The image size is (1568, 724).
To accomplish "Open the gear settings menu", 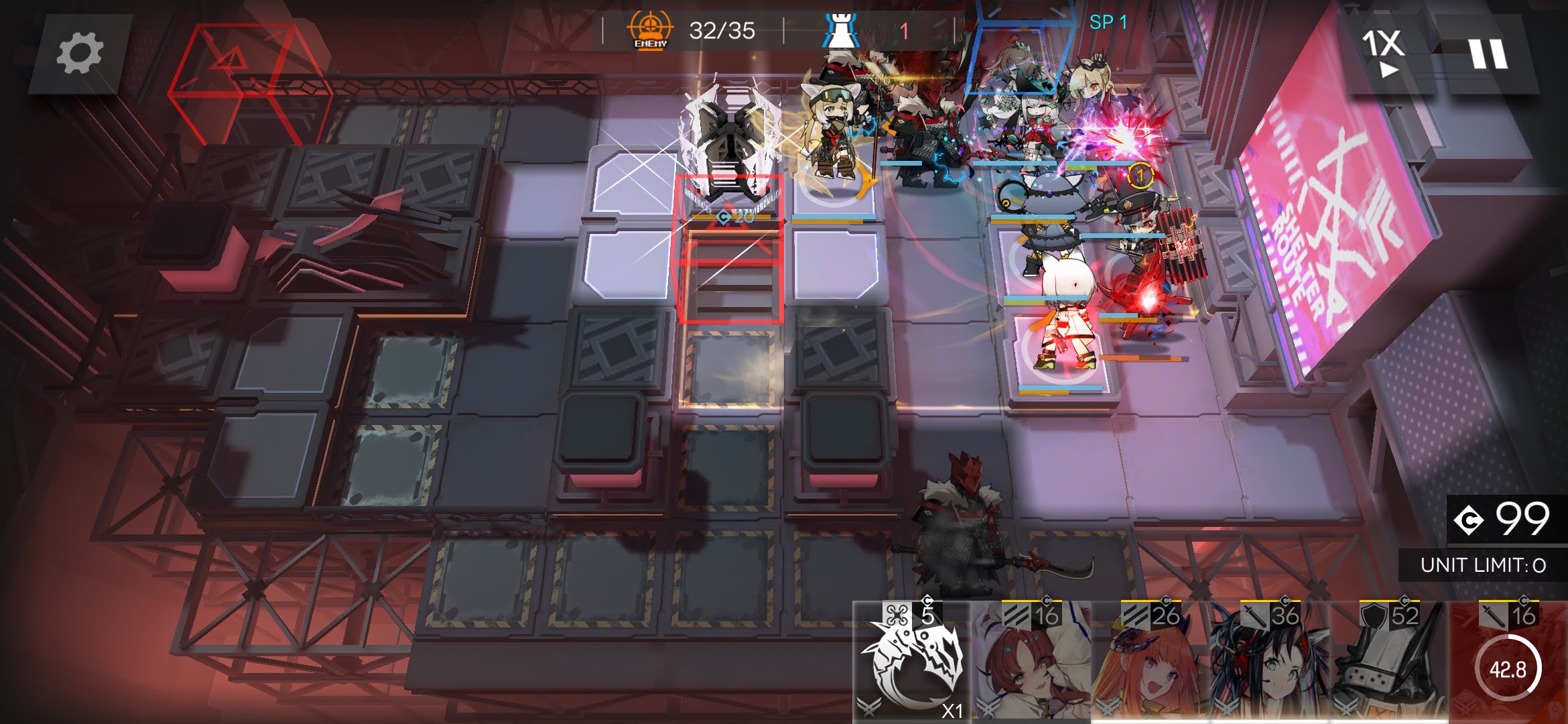I will [x=80, y=54].
